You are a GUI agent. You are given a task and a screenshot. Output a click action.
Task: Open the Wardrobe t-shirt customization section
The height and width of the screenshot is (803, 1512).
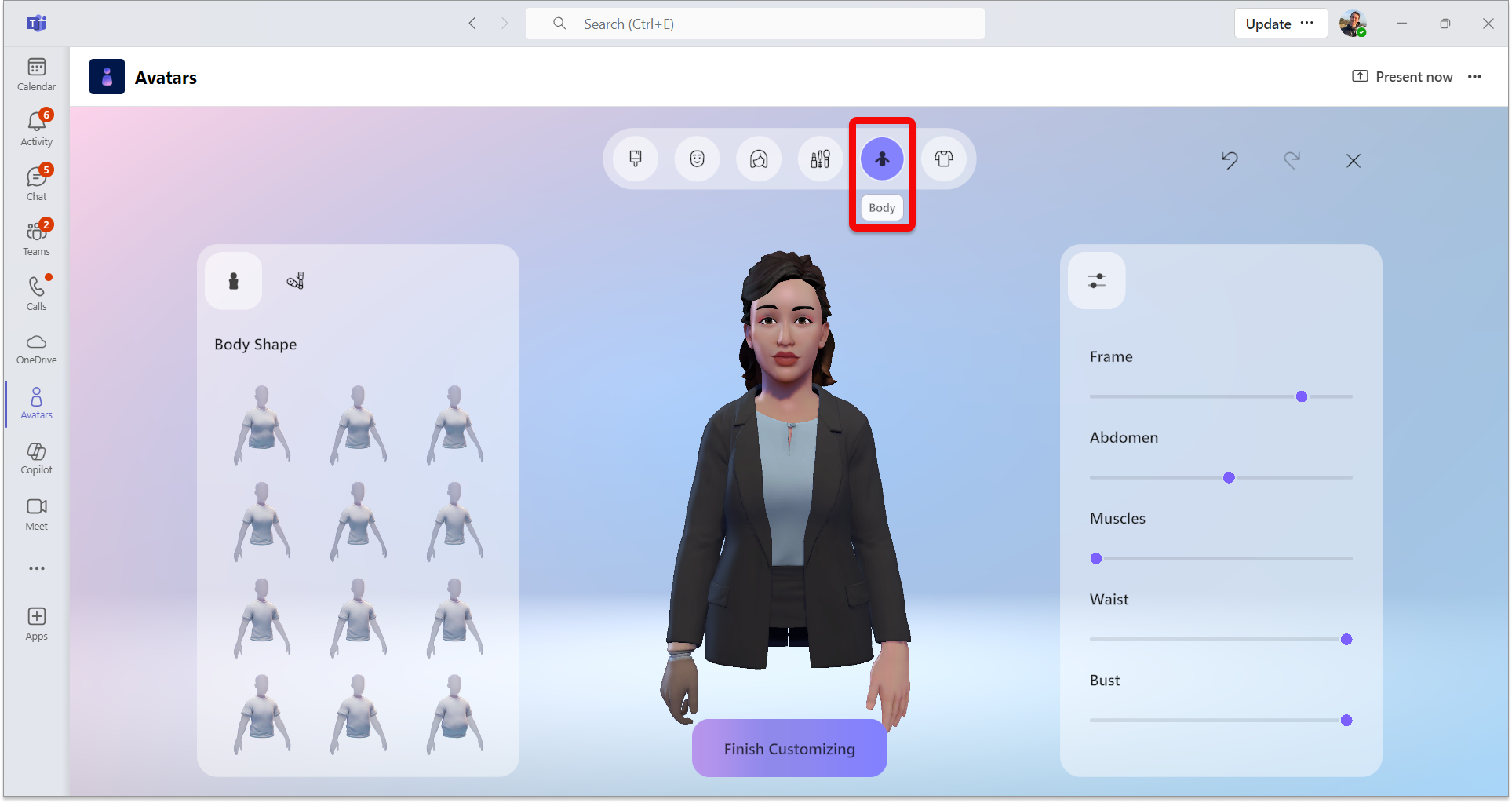[944, 159]
